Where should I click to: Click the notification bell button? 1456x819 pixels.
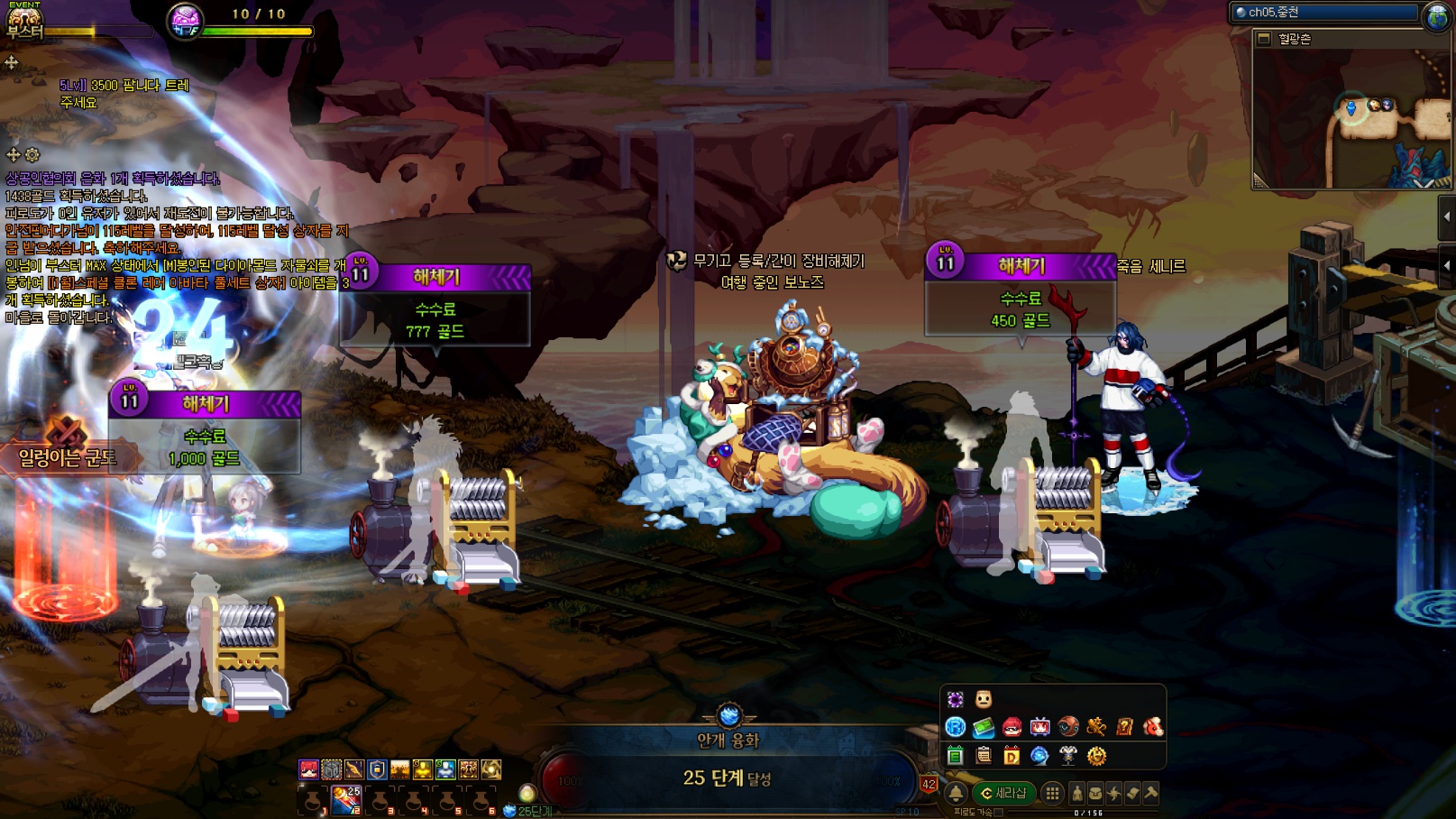[956, 793]
